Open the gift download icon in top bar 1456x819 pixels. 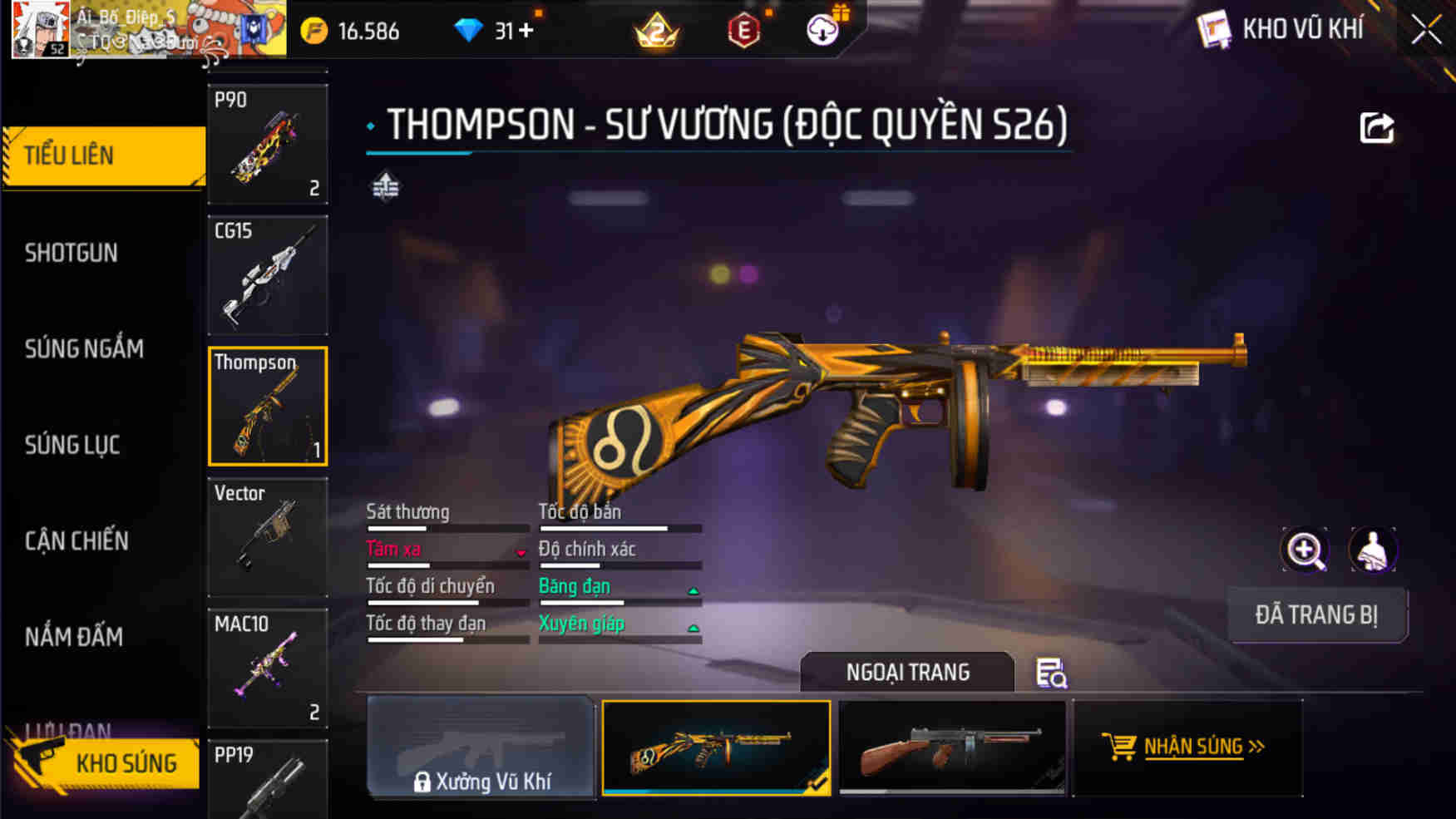[x=822, y=31]
